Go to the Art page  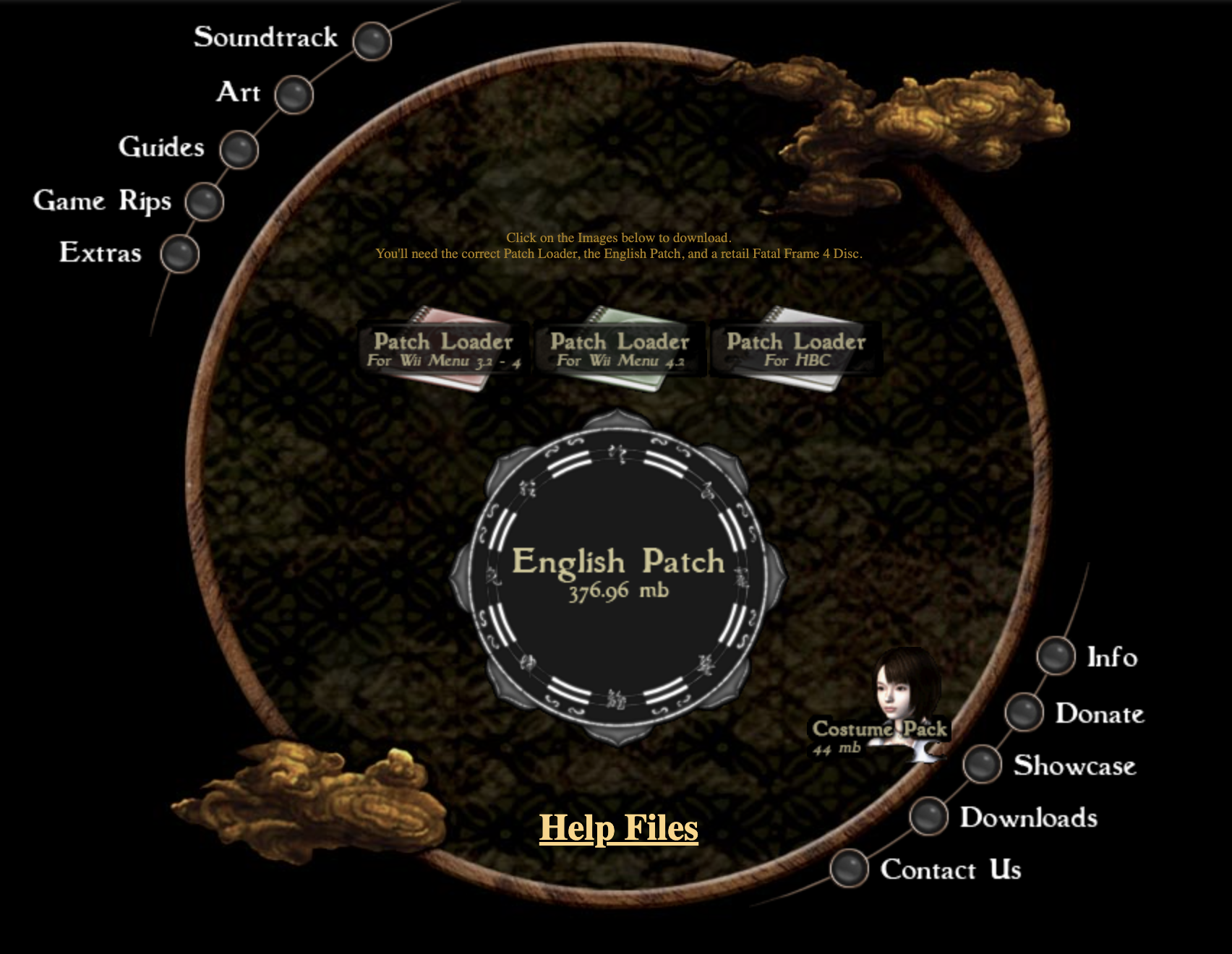click(239, 93)
